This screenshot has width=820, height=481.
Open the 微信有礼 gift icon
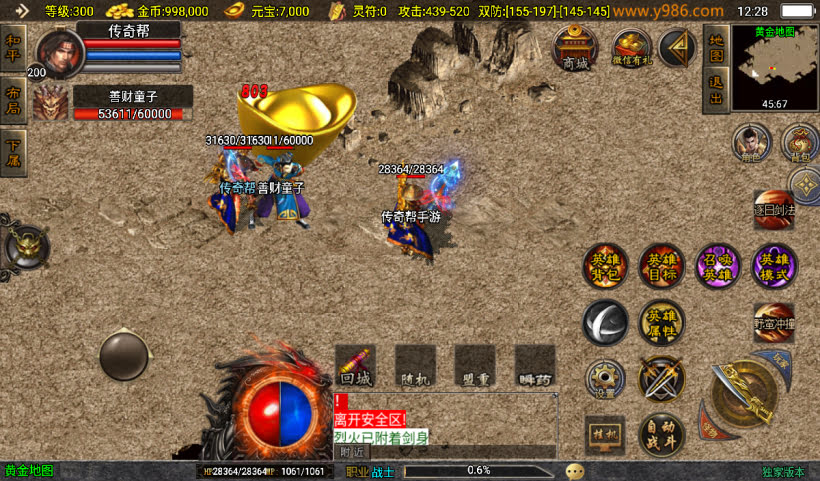632,48
